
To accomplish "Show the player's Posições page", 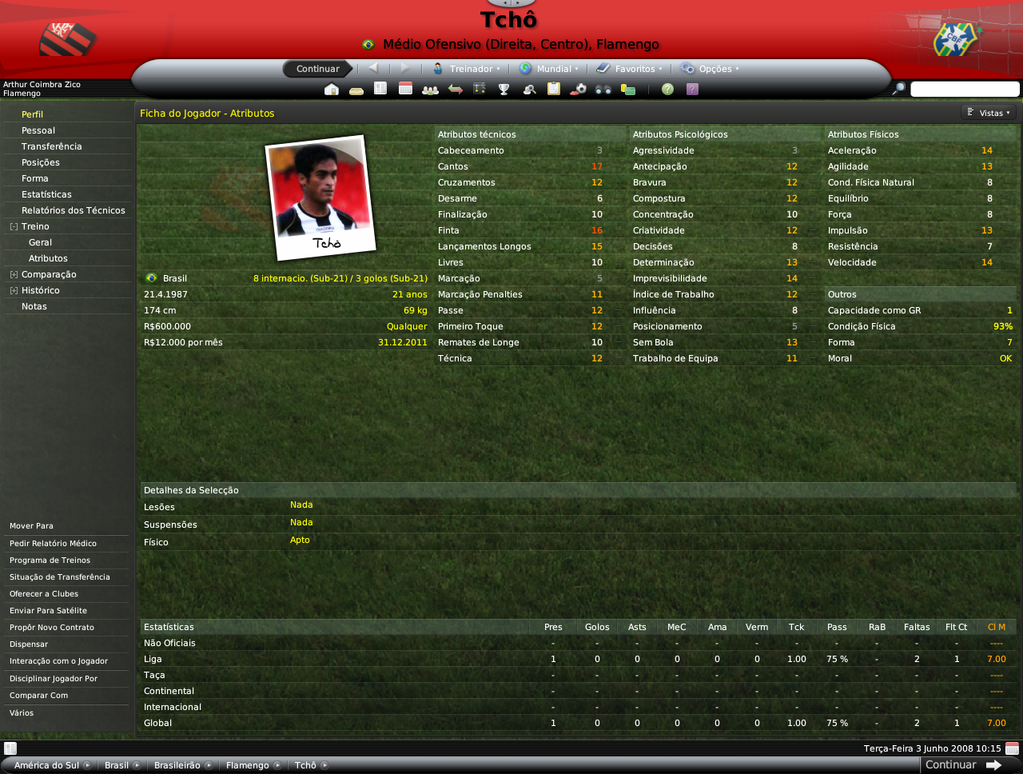I will point(40,162).
